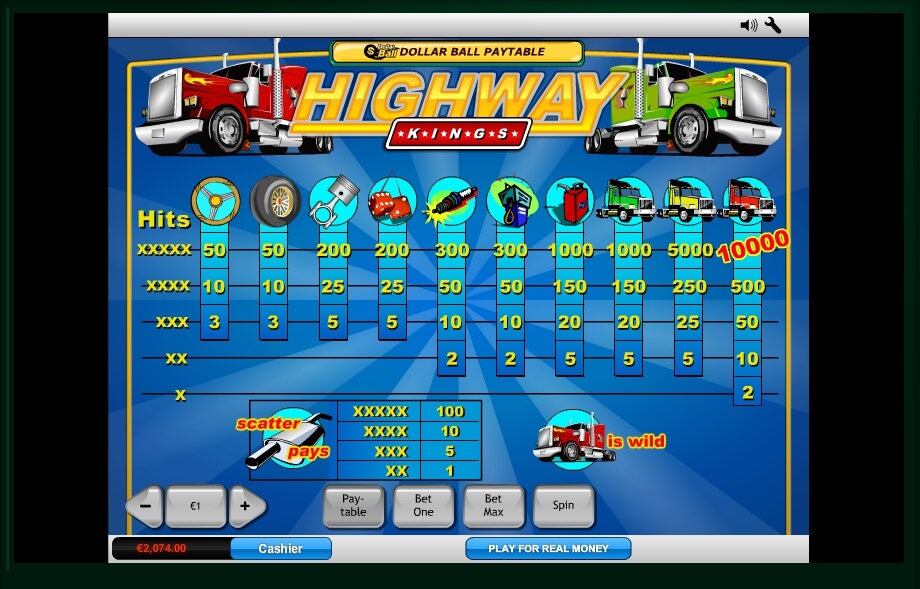Click the Bet One button

coord(424,505)
